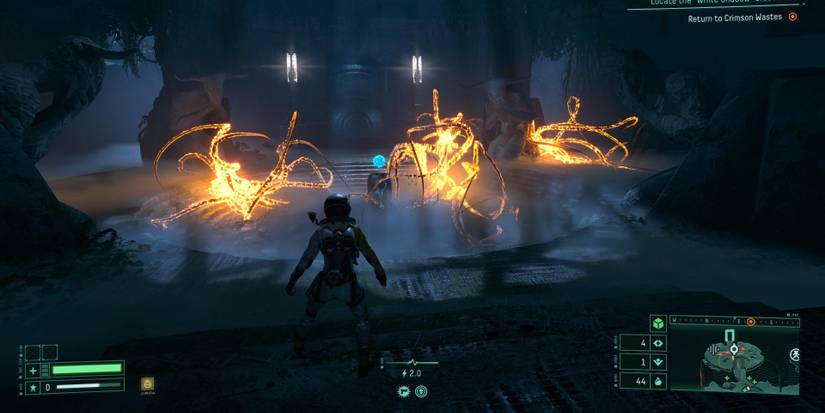825x413 pixels.
Task: Click the yellow item icon beside the bars
Action: click(x=147, y=383)
